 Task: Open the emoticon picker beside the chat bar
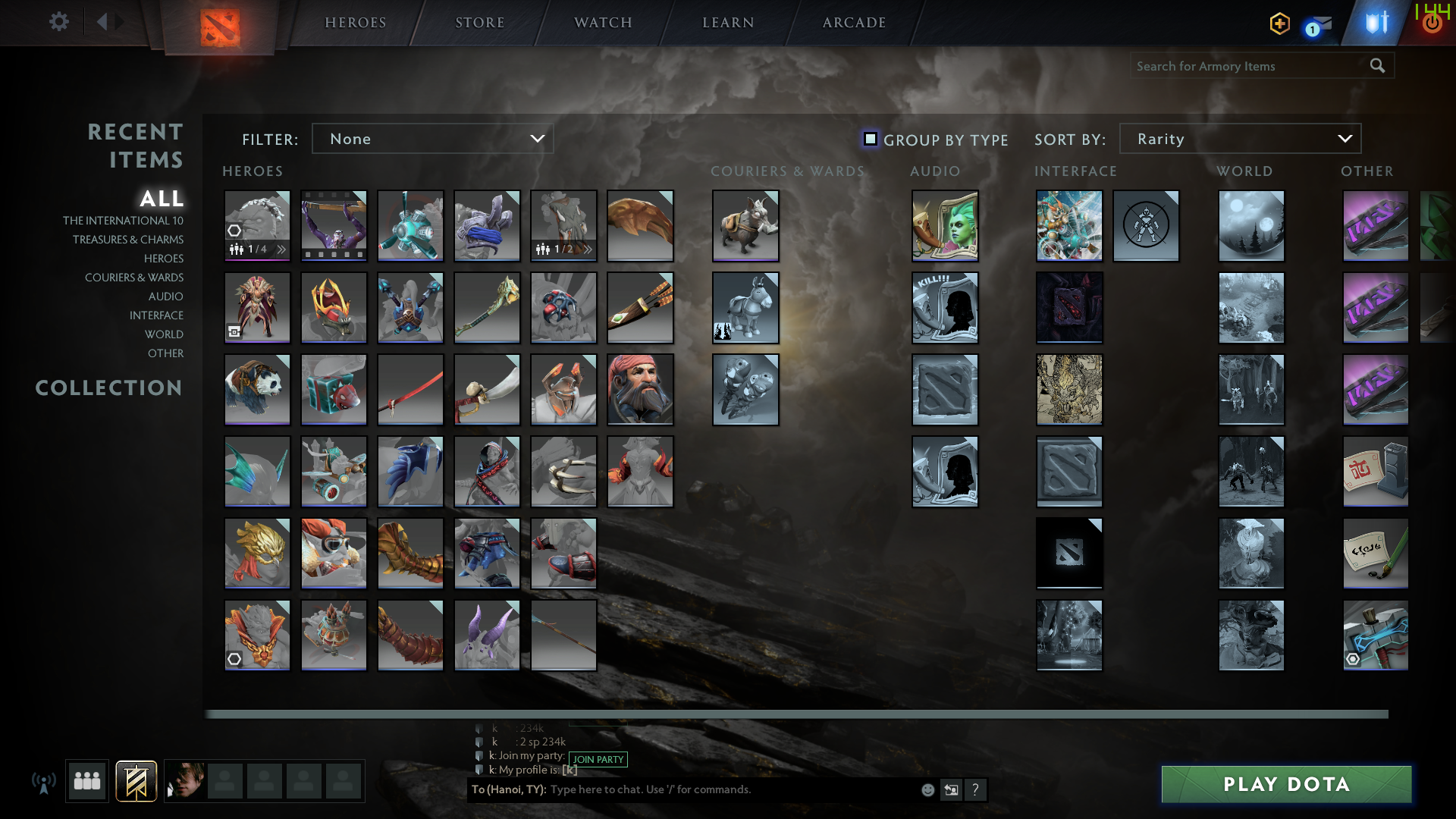click(x=927, y=789)
